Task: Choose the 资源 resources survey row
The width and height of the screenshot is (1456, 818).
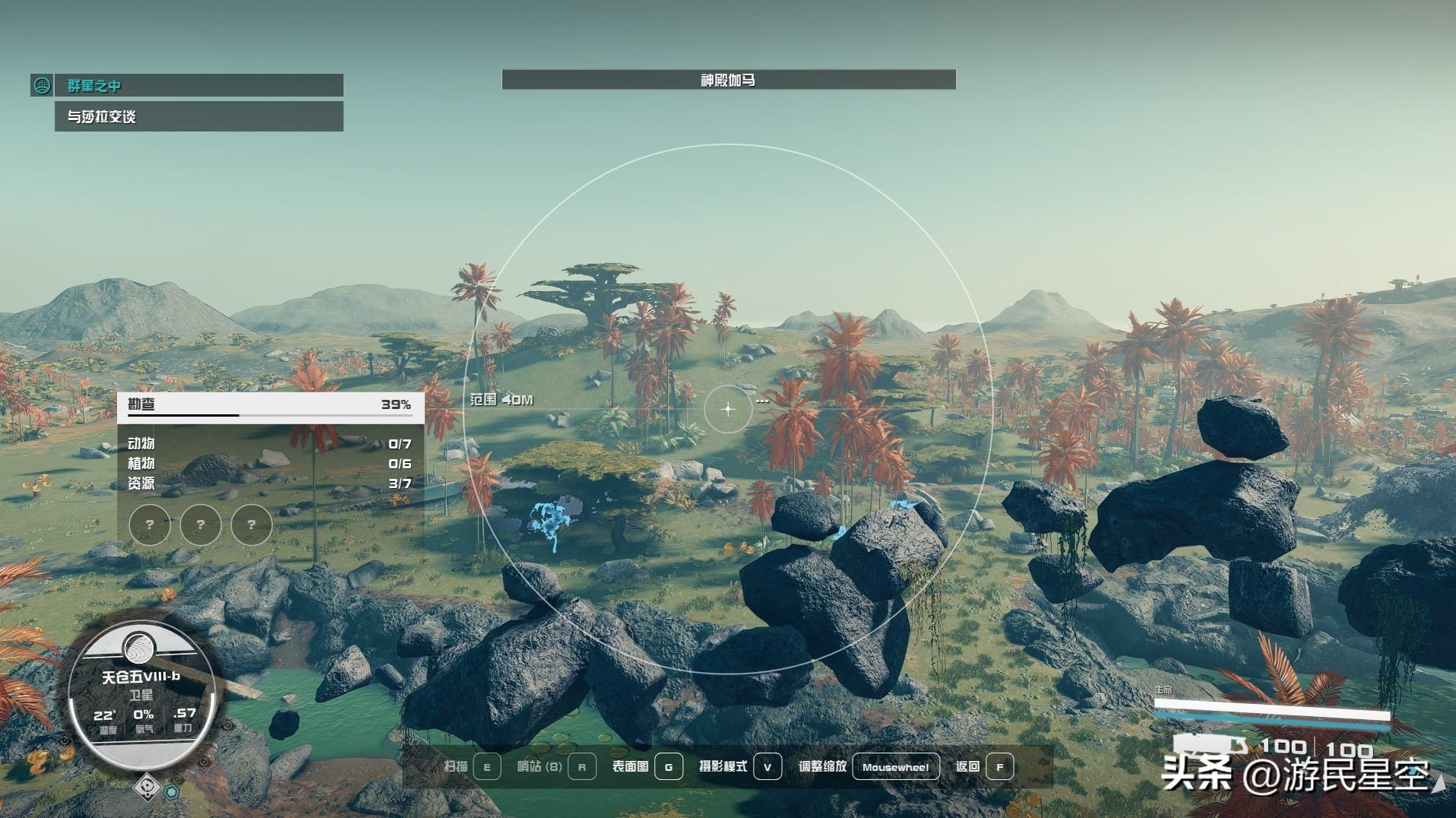Action: tap(270, 483)
